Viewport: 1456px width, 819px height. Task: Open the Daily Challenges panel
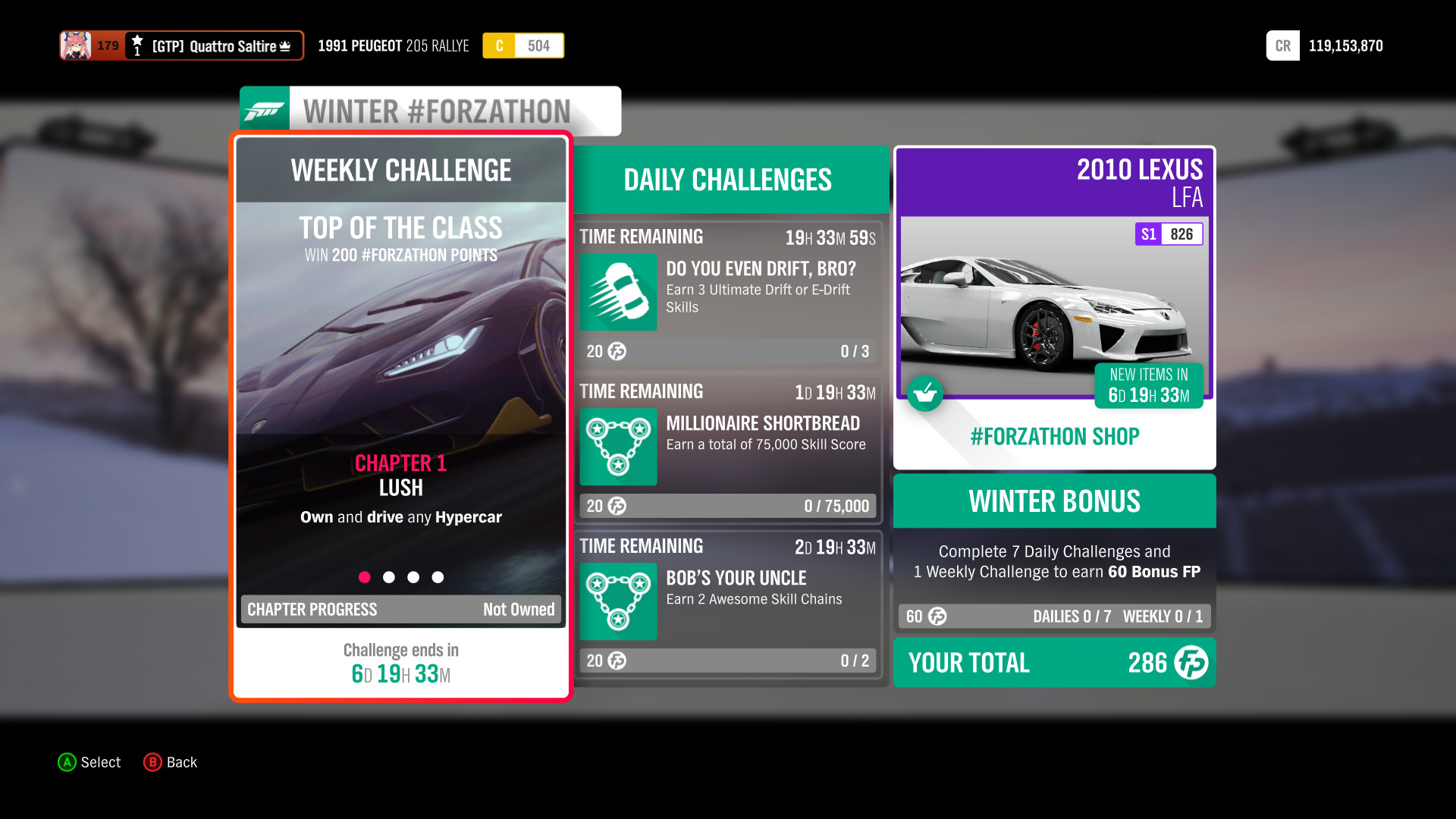[x=726, y=180]
